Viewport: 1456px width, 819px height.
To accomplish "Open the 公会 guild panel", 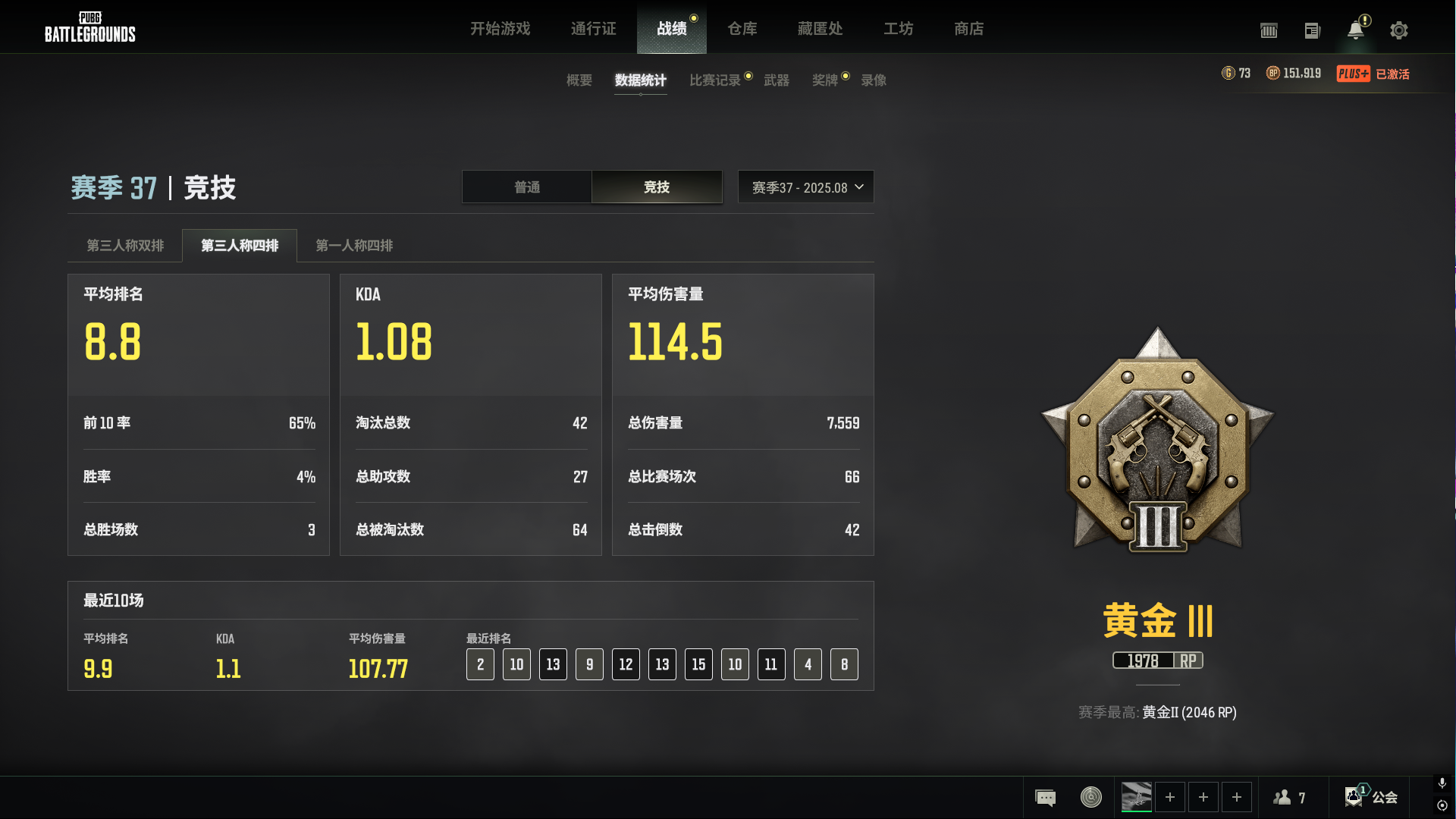I will point(1372,797).
